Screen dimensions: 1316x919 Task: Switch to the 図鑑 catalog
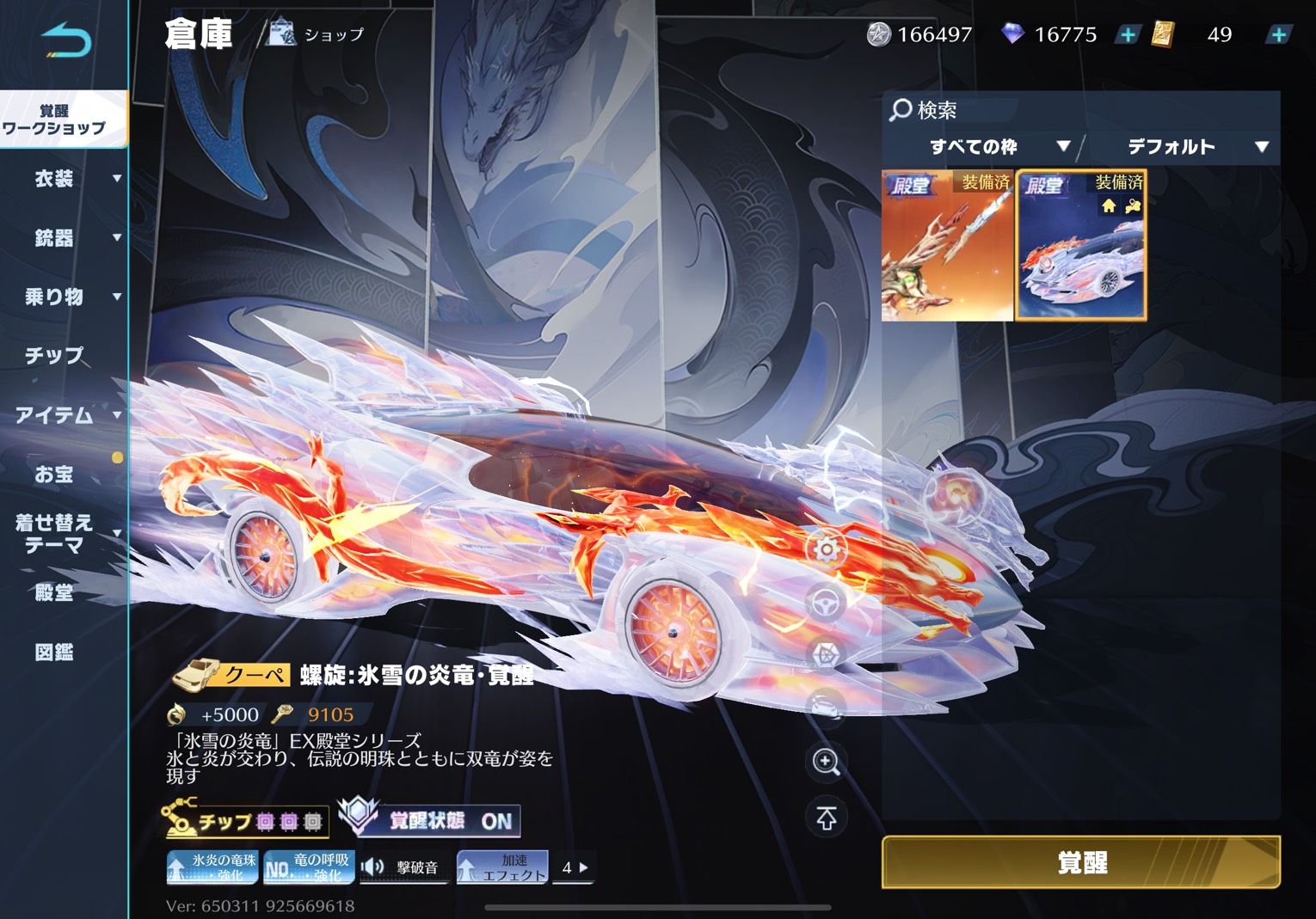click(54, 652)
